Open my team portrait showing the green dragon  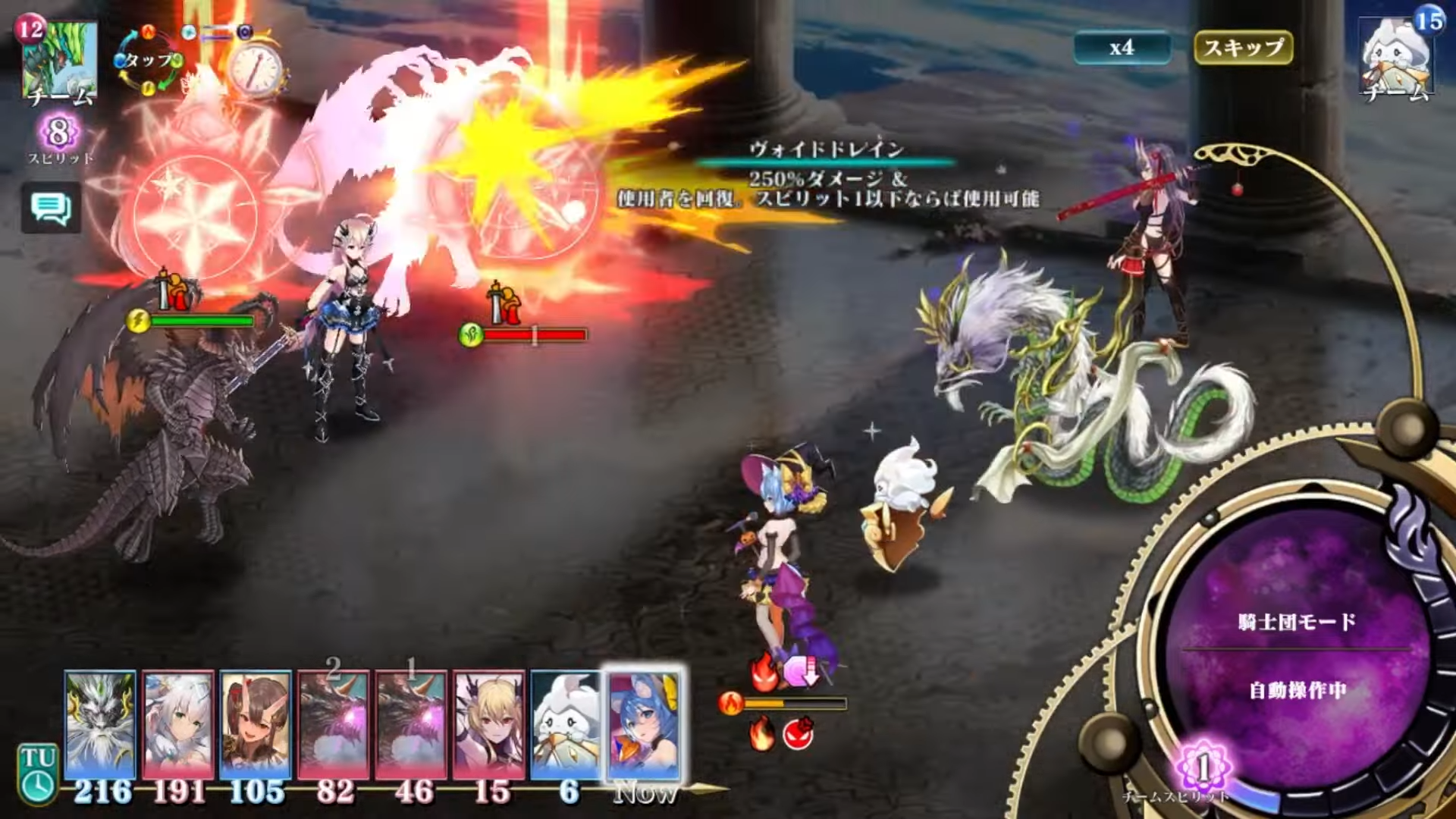(60, 61)
